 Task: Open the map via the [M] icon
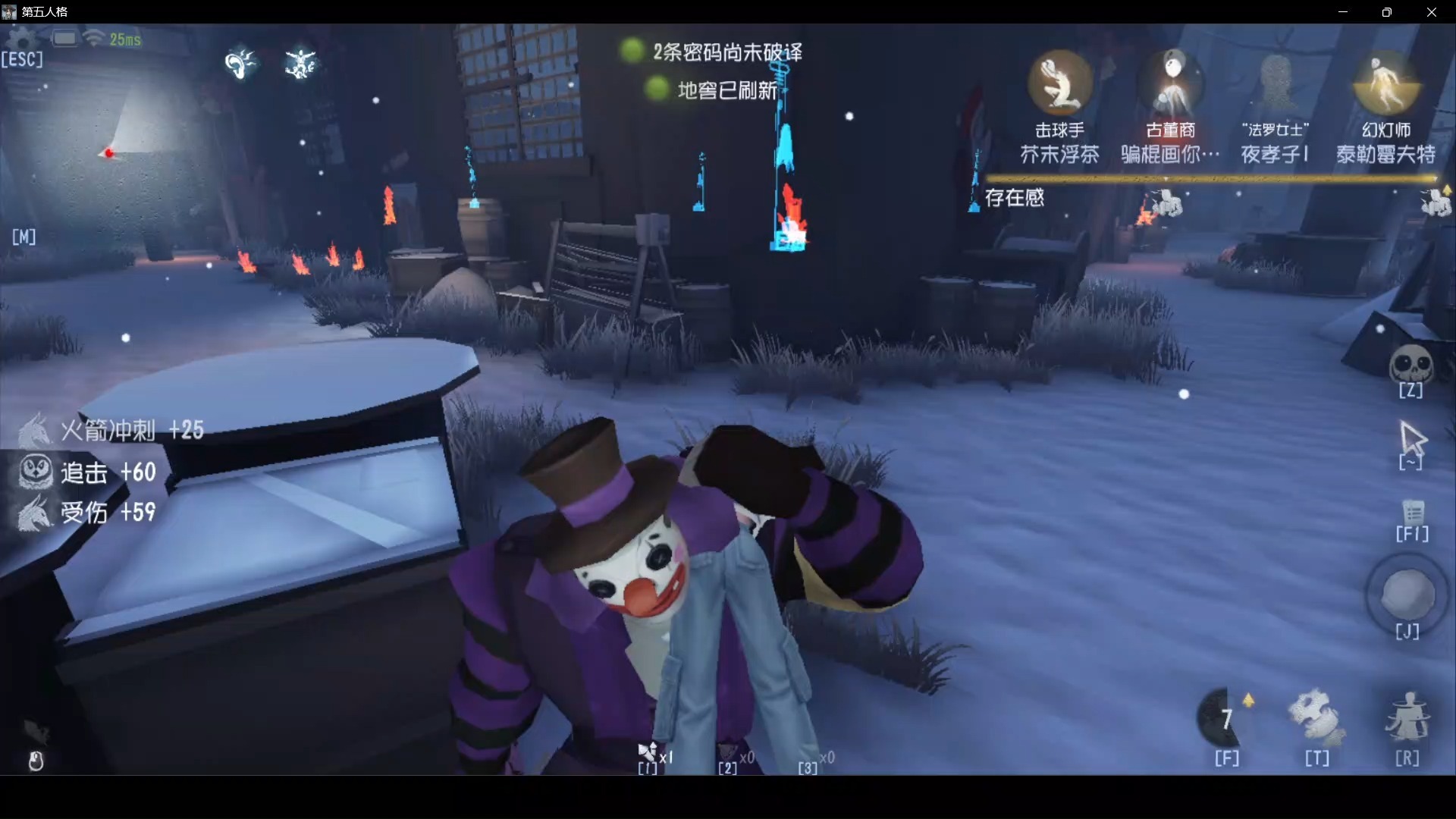coord(24,237)
